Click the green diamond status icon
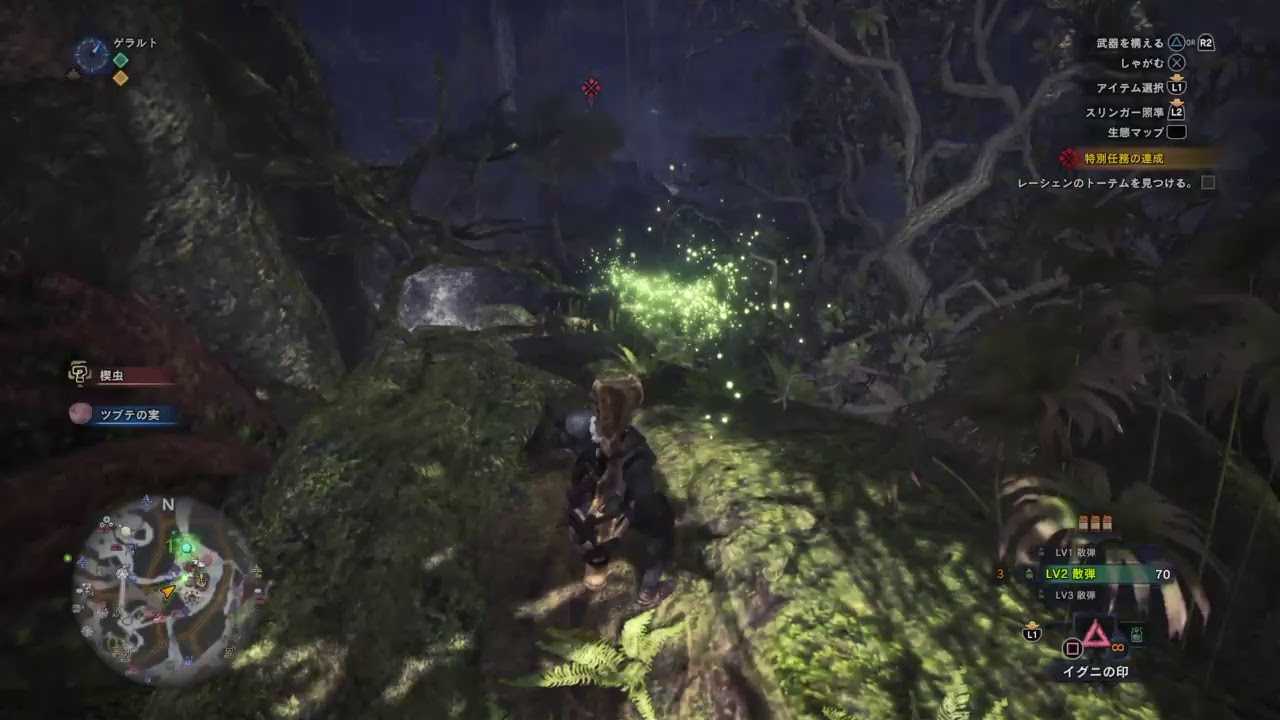The image size is (1280, 720). pyautogui.click(x=120, y=60)
